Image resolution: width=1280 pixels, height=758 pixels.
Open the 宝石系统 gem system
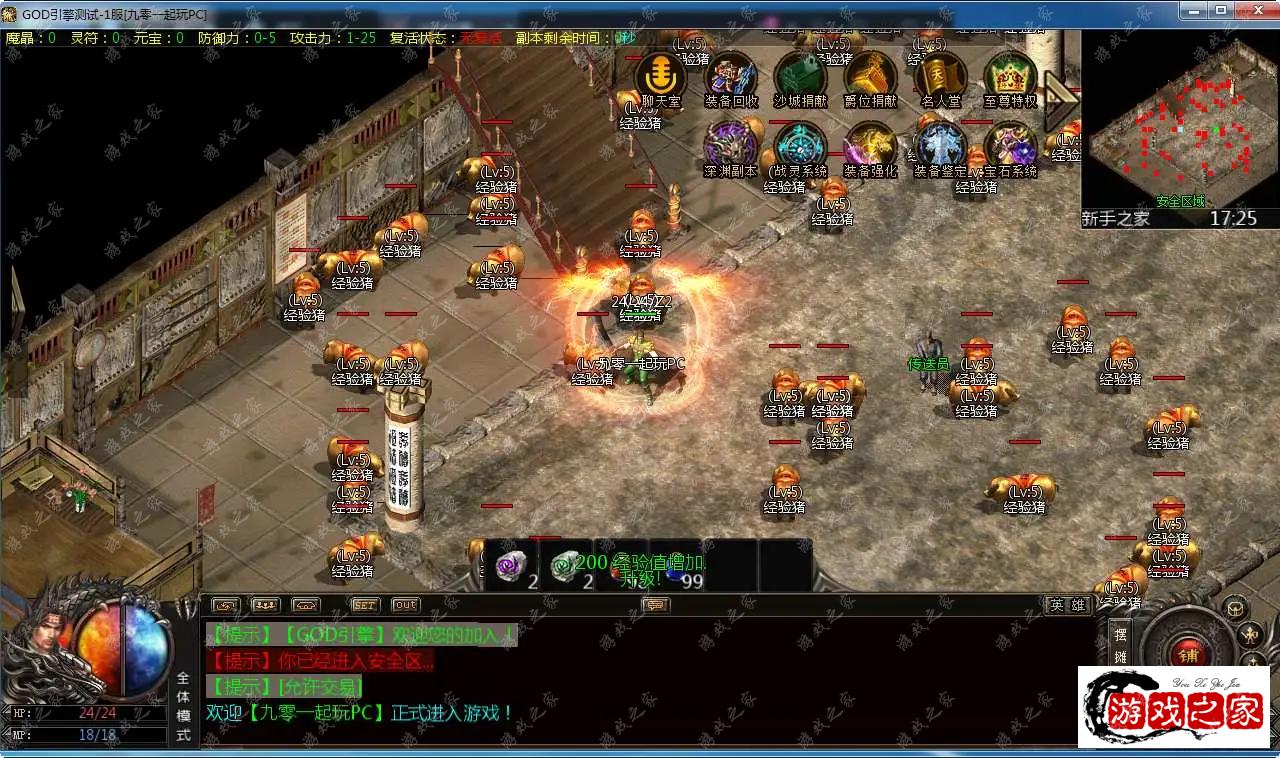point(1010,146)
